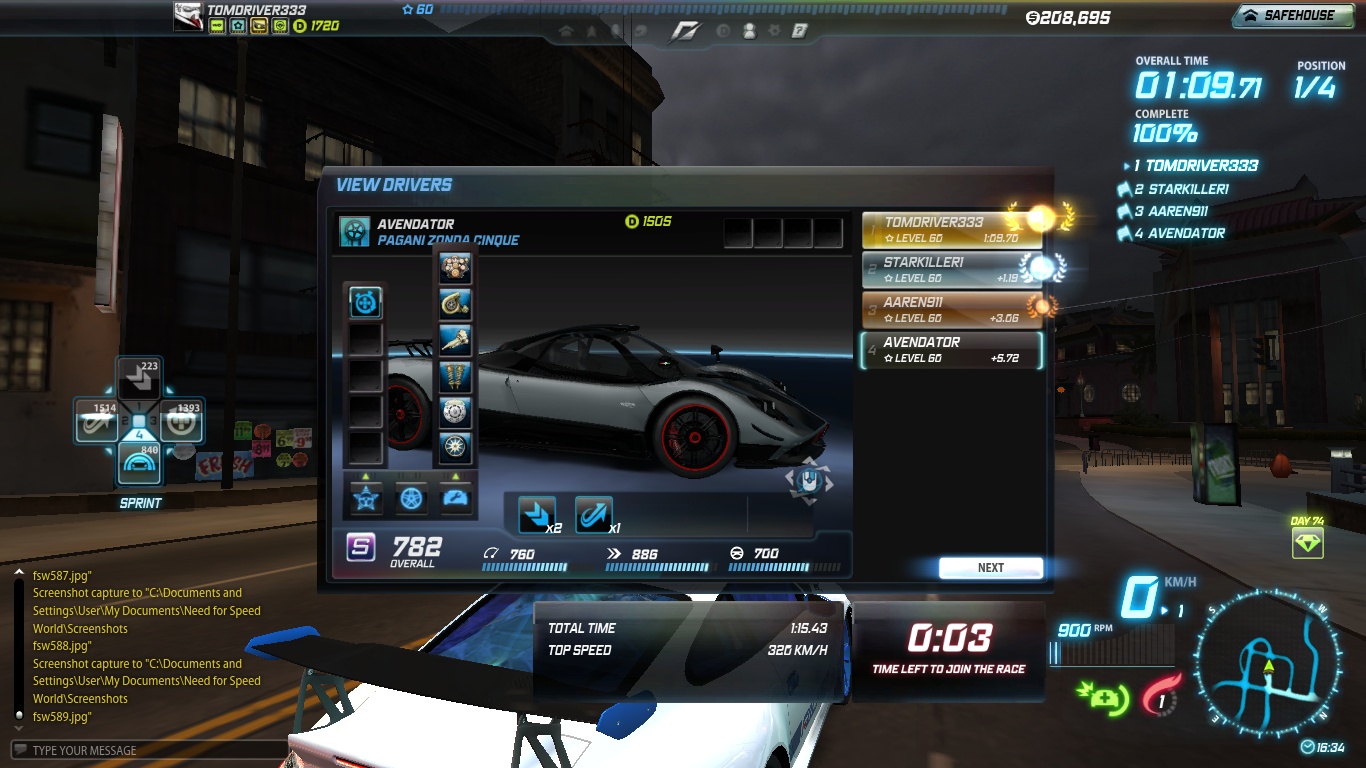Click the engine performance part slot
This screenshot has height=768, width=1366.
[455, 267]
